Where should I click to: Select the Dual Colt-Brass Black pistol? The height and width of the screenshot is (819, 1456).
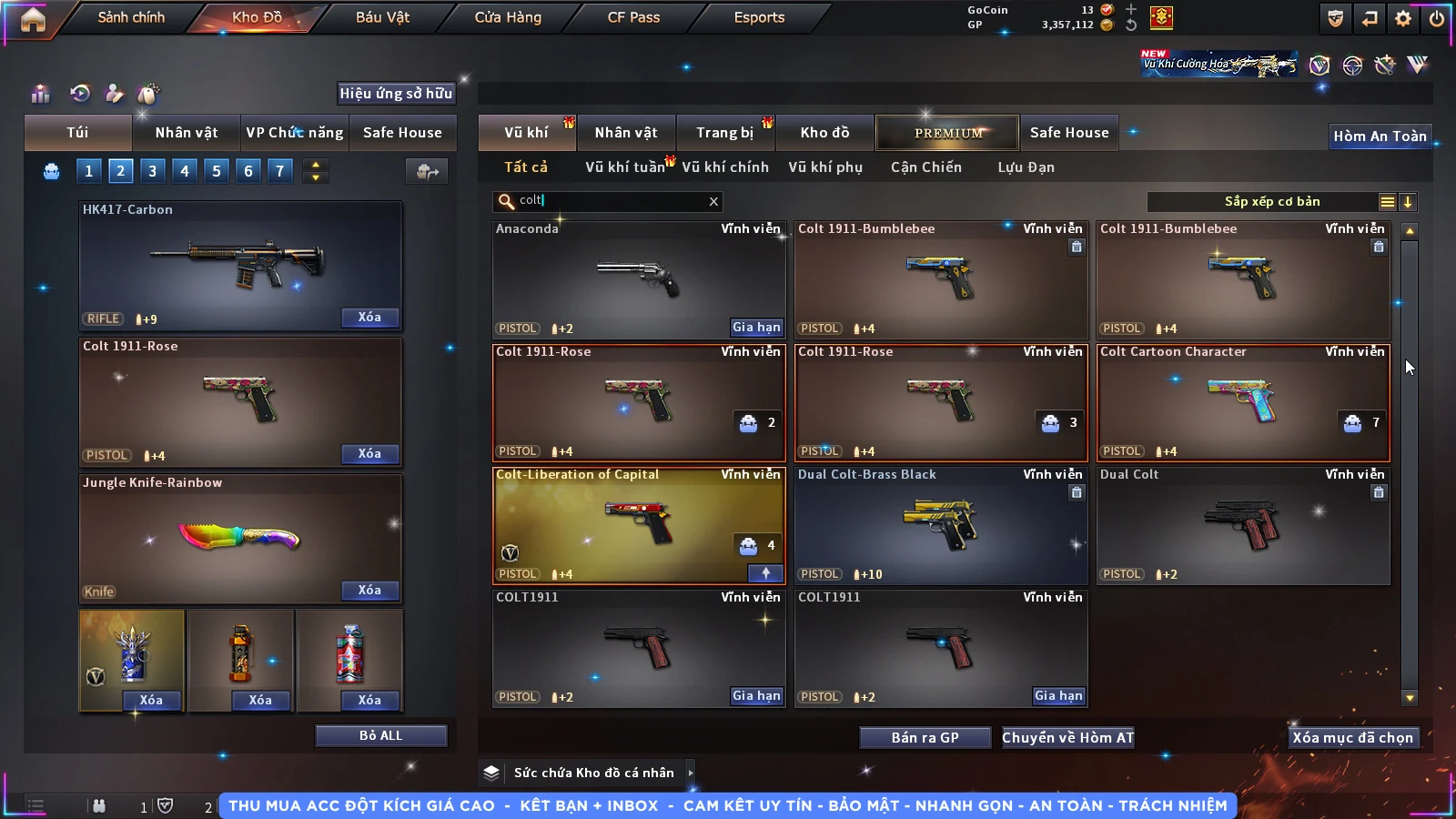coord(940,525)
